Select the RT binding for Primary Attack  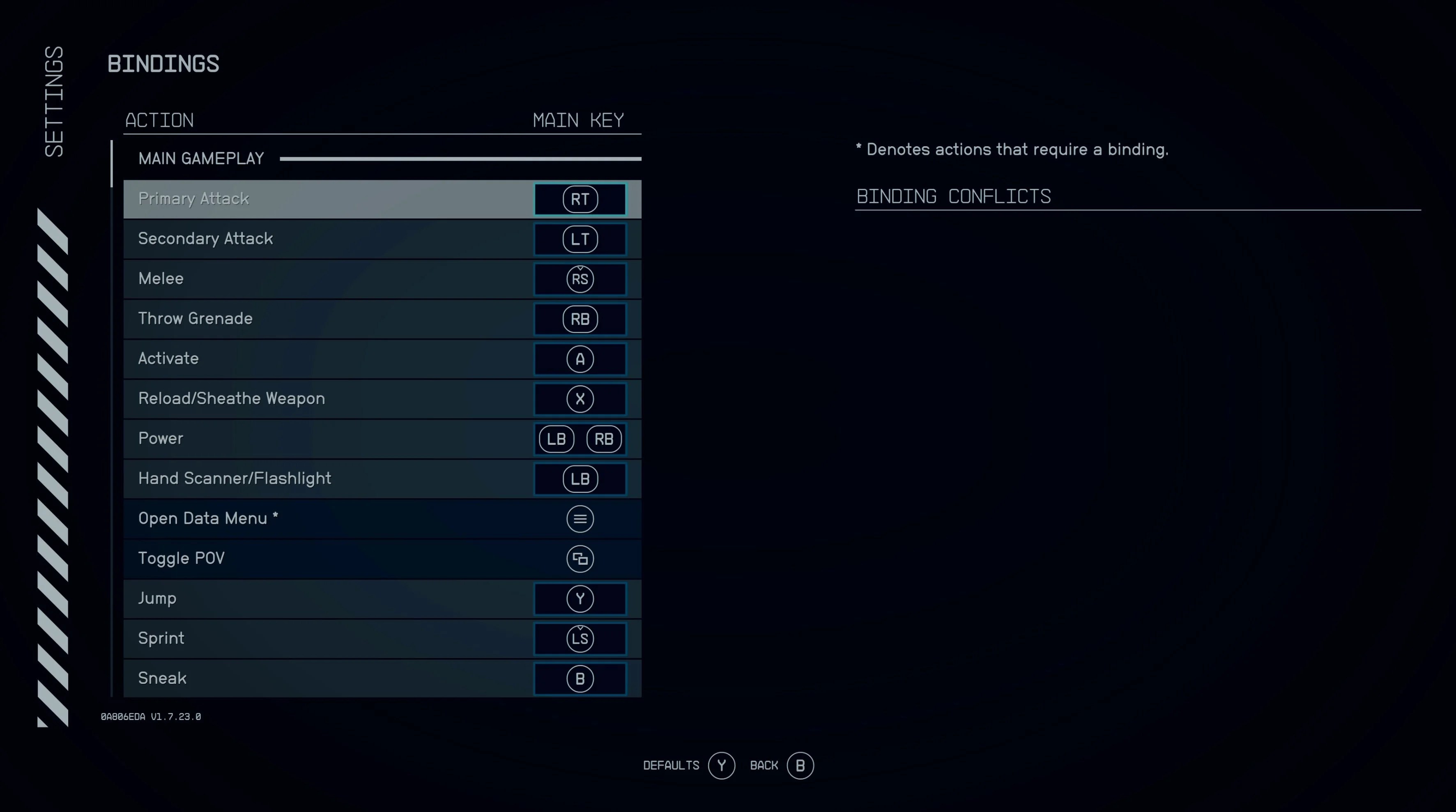tap(580, 199)
